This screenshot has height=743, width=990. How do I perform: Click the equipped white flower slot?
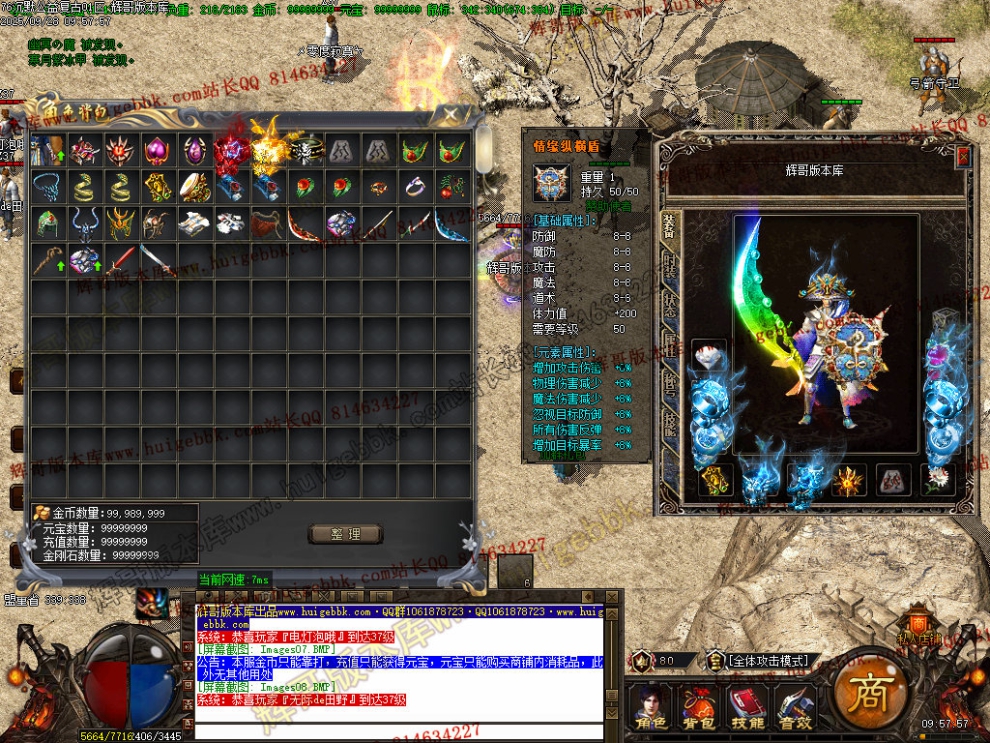pyautogui.click(x=938, y=481)
